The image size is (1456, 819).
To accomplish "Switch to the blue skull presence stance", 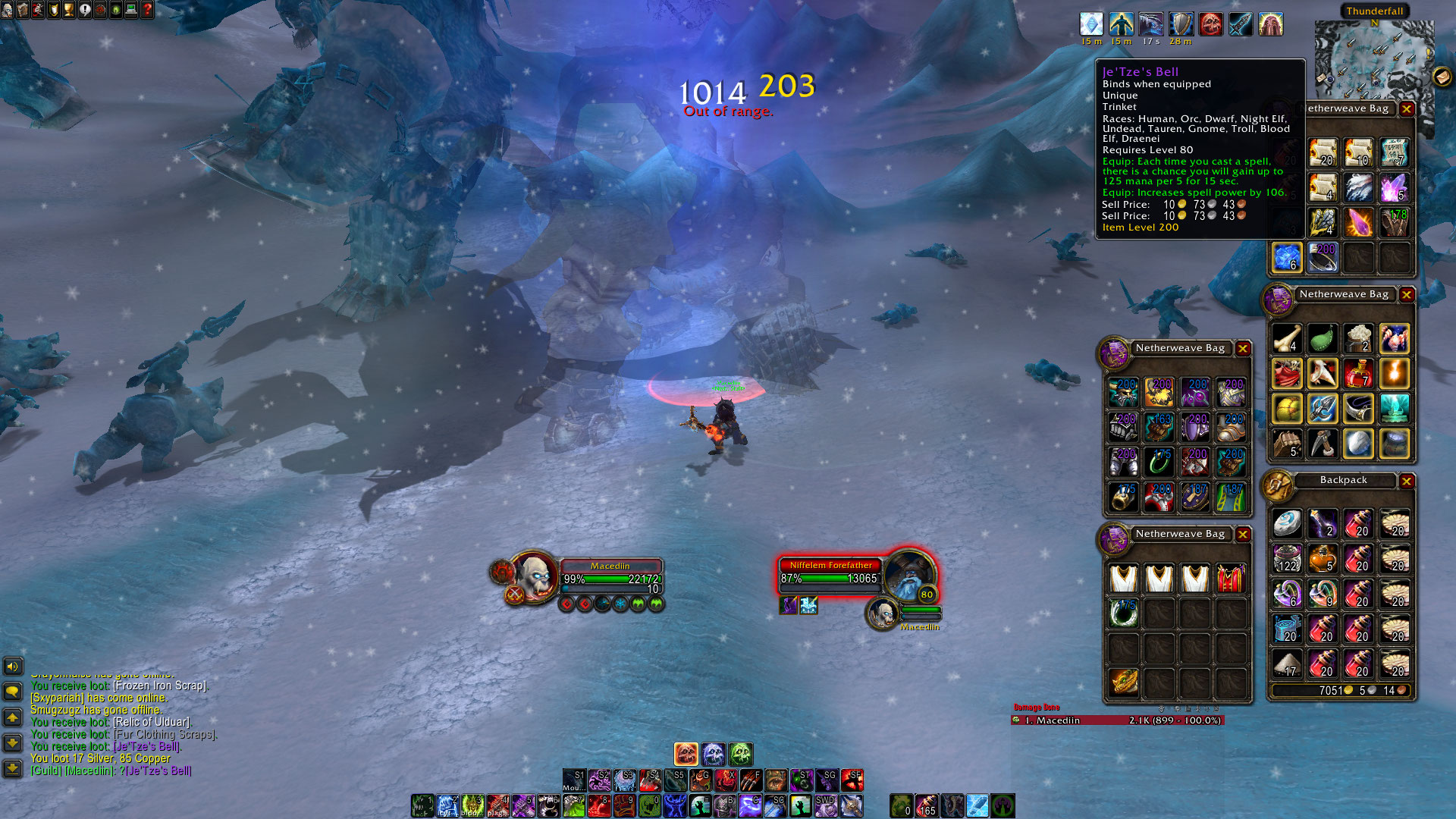I will pos(714,754).
